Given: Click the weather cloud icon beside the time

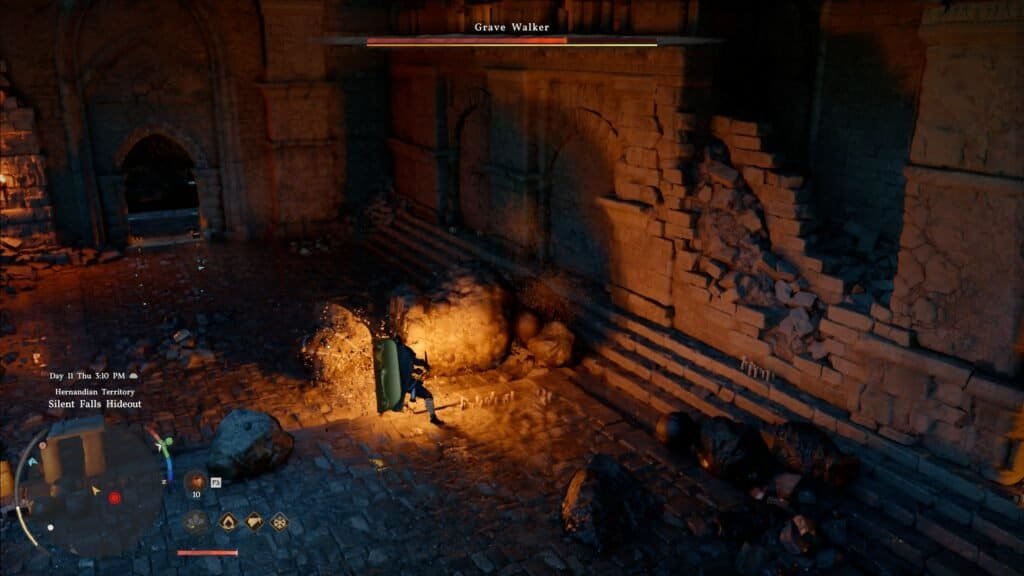Looking at the screenshot, I should click(x=135, y=376).
